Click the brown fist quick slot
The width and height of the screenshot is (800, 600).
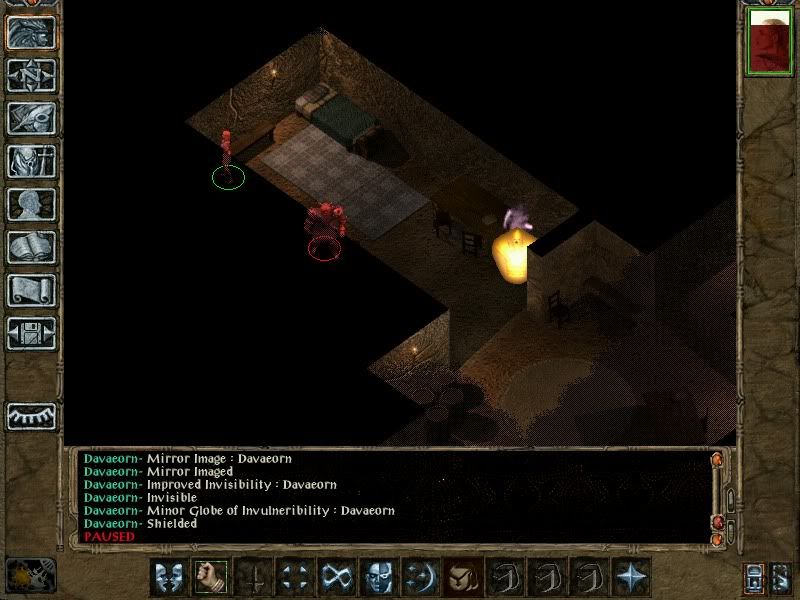point(462,577)
